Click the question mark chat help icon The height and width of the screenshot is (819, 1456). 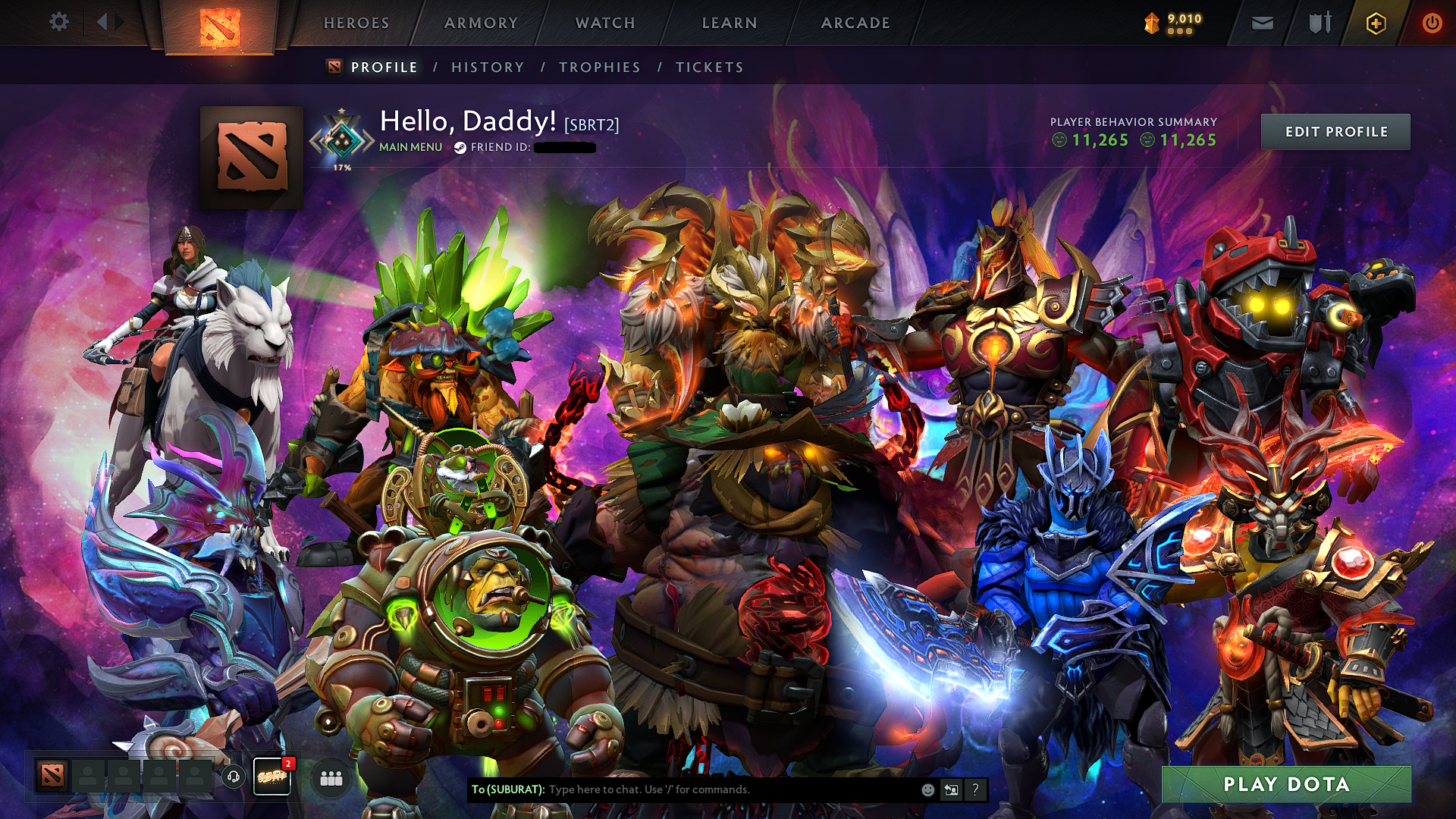click(x=975, y=790)
